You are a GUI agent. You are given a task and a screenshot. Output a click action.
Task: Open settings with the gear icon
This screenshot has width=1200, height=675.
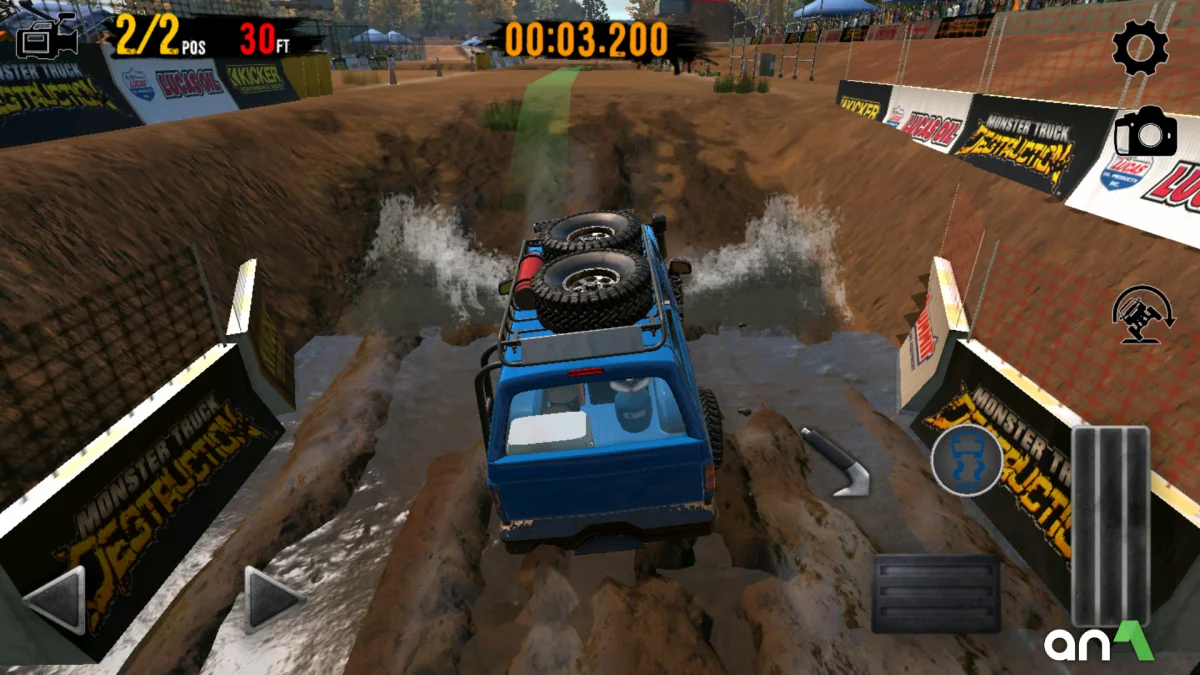(1139, 47)
